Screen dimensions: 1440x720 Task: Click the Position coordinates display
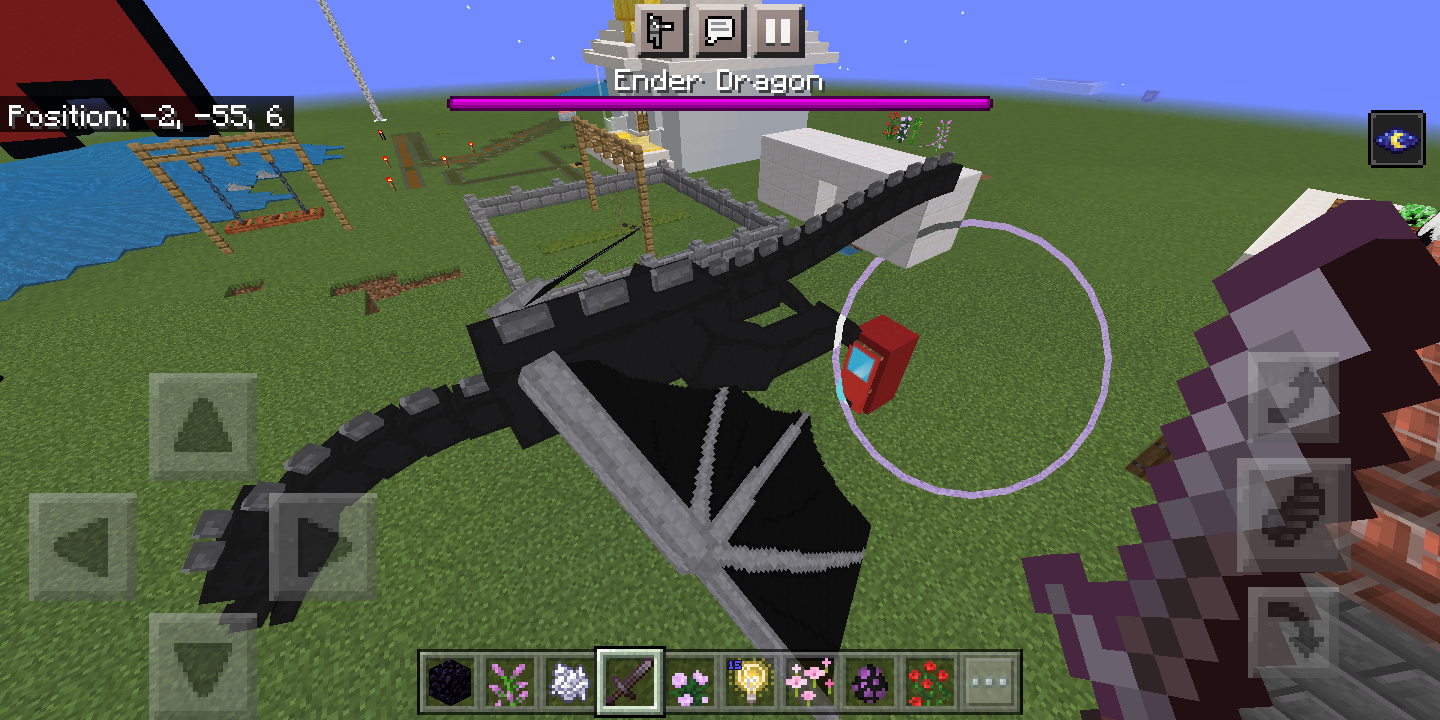click(143, 116)
